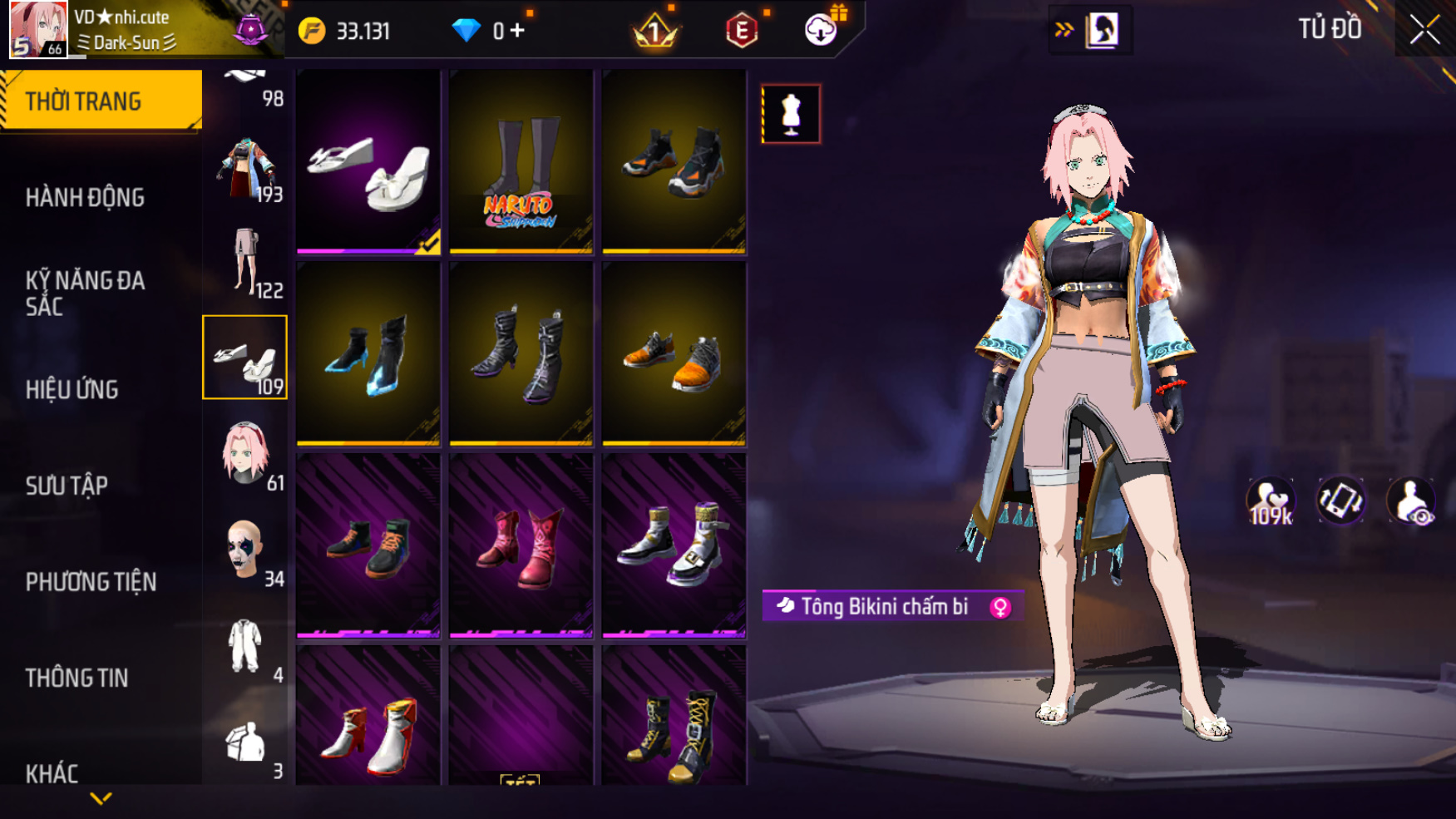Open the face paint mask category
Image resolution: width=1456 pixels, height=819 pixels.
click(244, 550)
